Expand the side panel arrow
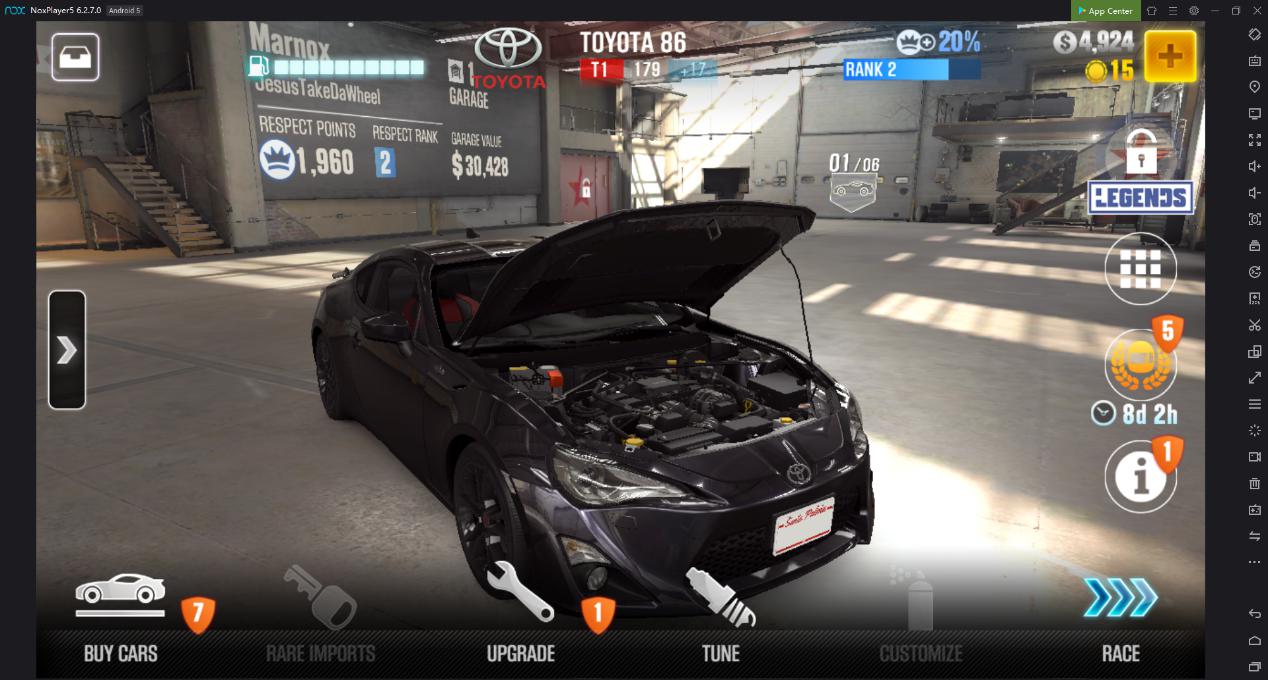1268x680 pixels. pos(67,350)
